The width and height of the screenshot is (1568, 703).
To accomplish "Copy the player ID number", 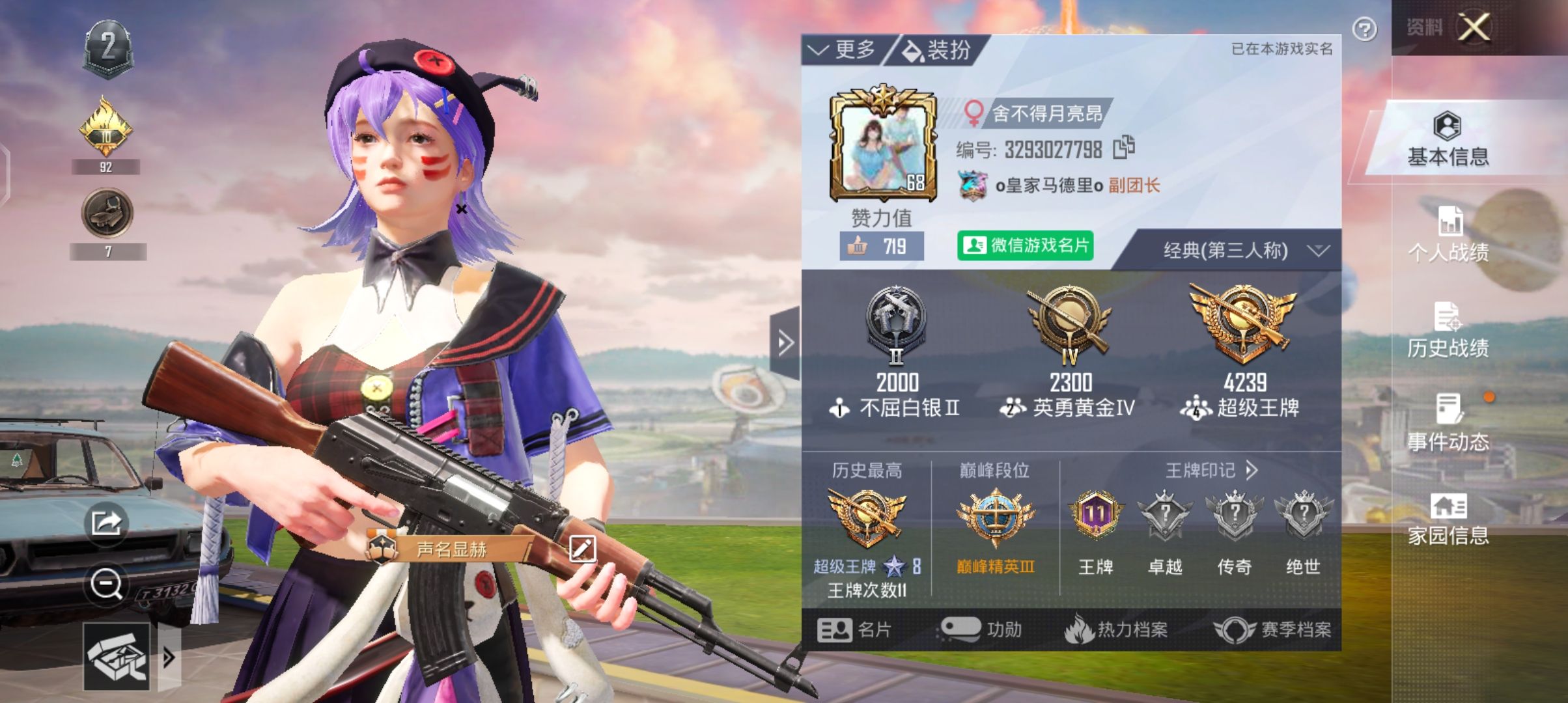I will point(1123,148).
